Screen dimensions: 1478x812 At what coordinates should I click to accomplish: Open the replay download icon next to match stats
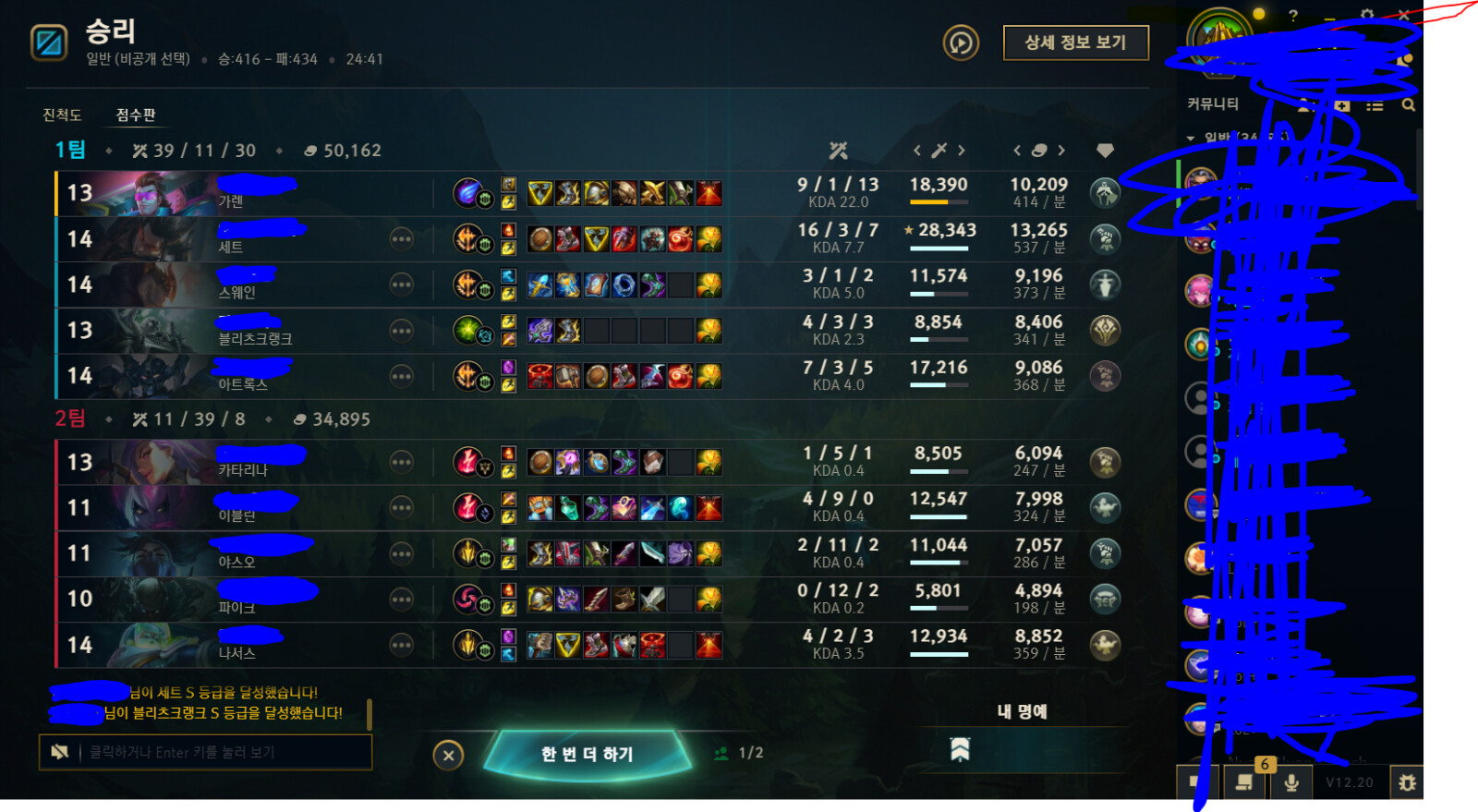959,43
